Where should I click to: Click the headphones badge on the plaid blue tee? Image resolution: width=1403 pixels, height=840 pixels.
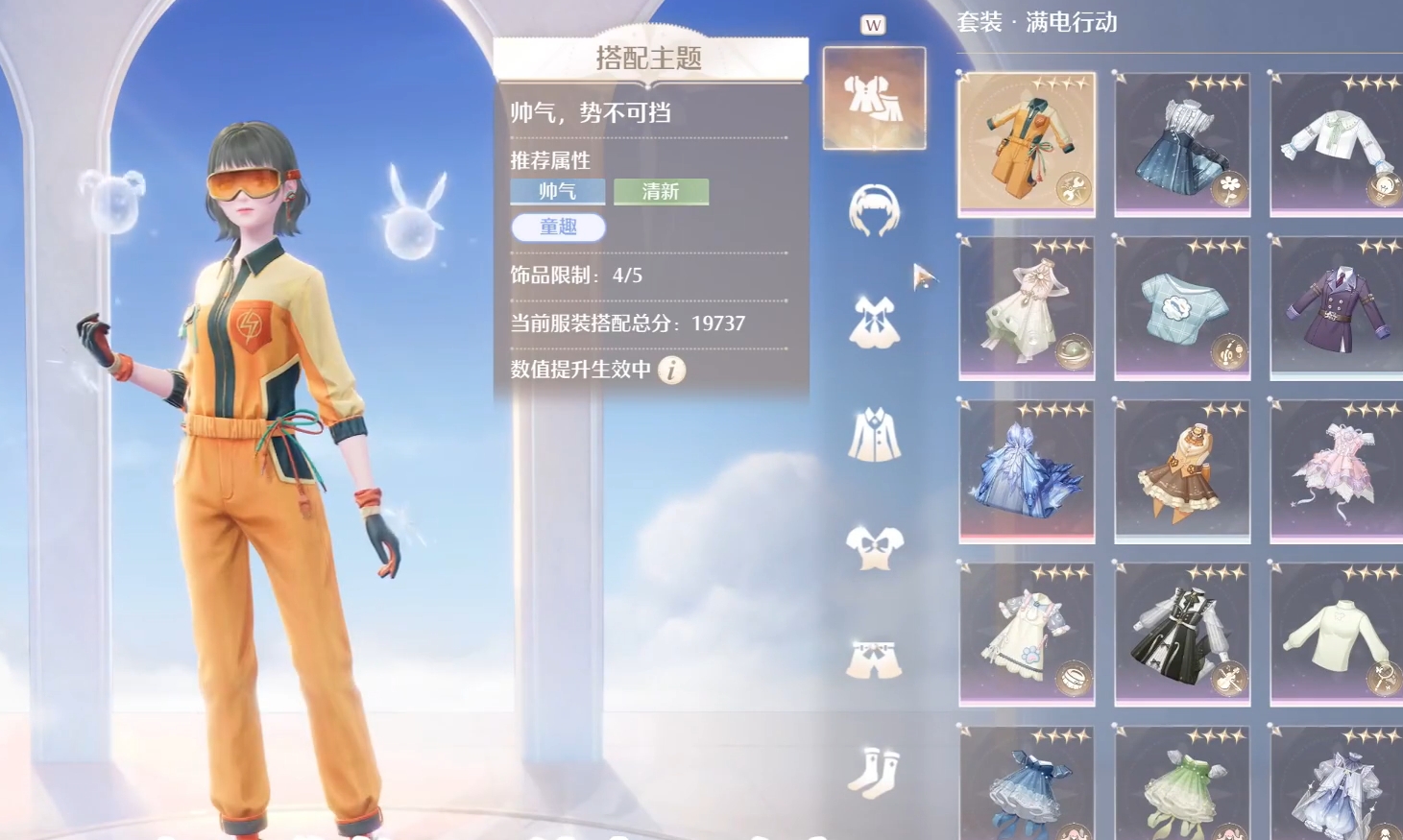coord(1228,353)
